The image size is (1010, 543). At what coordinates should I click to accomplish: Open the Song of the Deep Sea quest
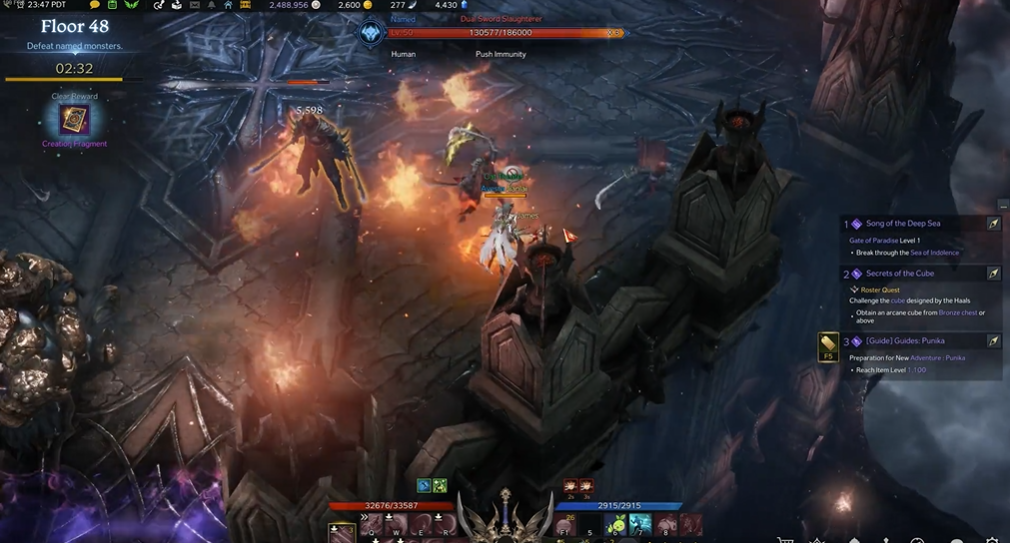[x=902, y=223]
